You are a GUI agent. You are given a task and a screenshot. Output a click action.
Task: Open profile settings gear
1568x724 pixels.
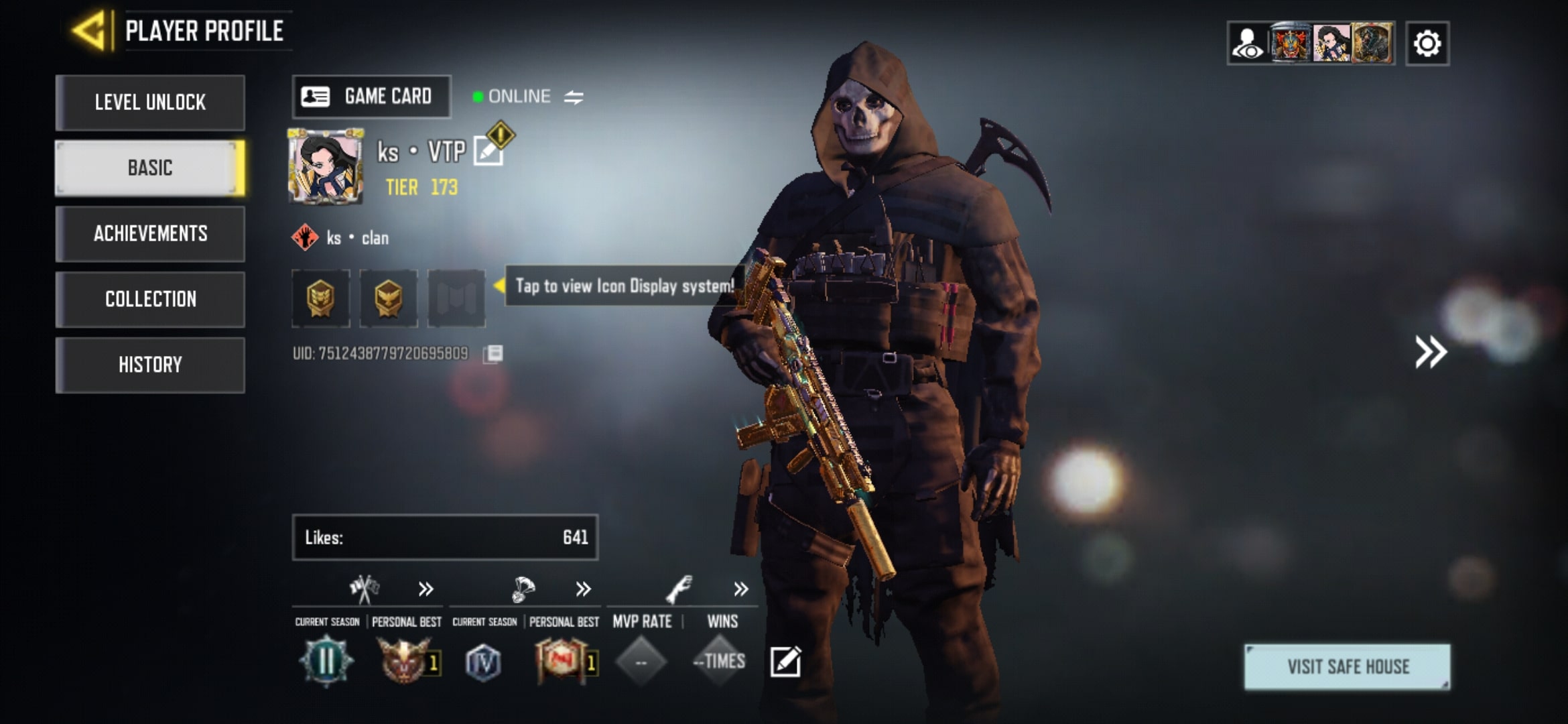(1427, 44)
